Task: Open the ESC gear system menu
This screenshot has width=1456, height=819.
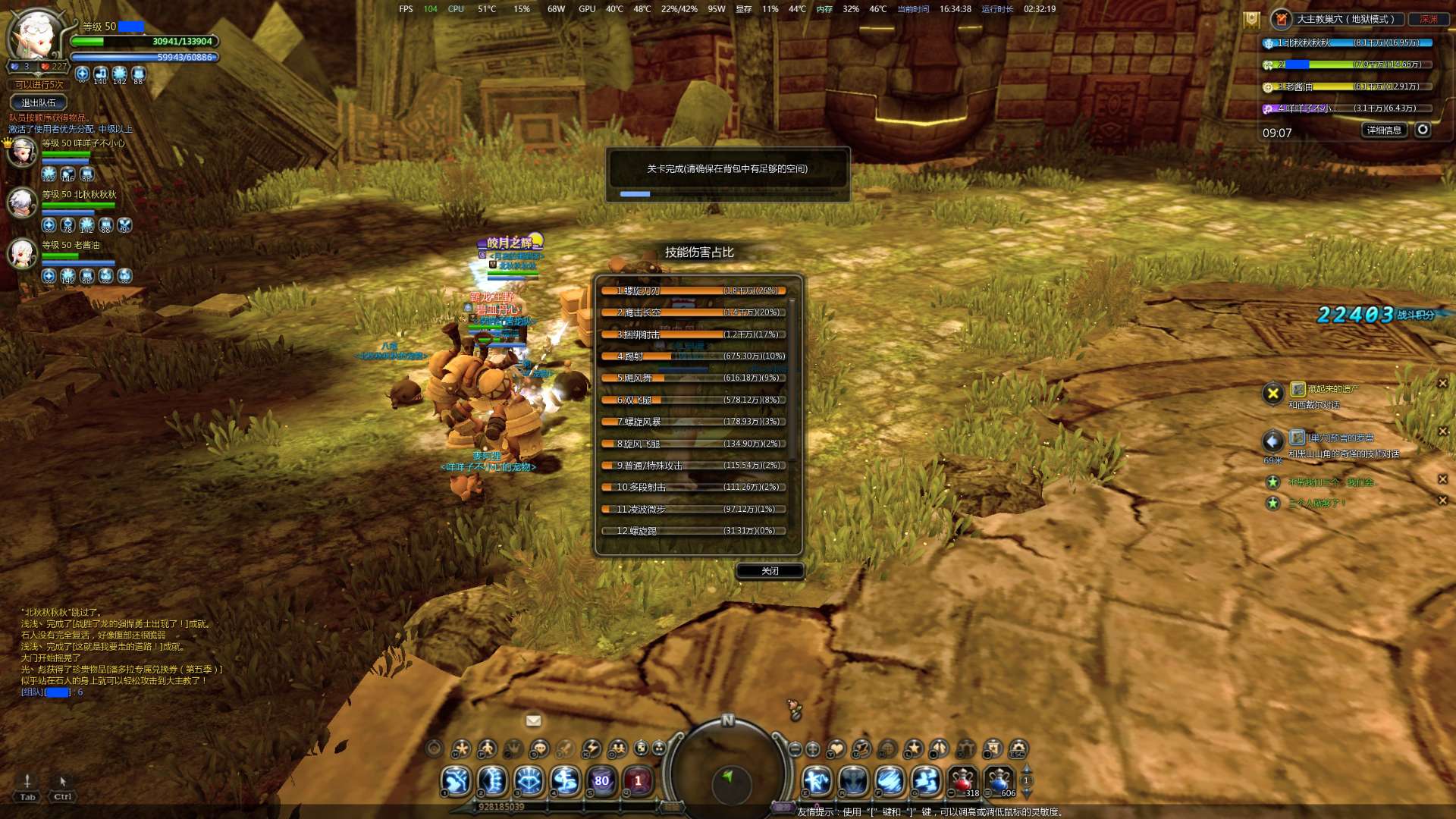Action: pos(1018,749)
